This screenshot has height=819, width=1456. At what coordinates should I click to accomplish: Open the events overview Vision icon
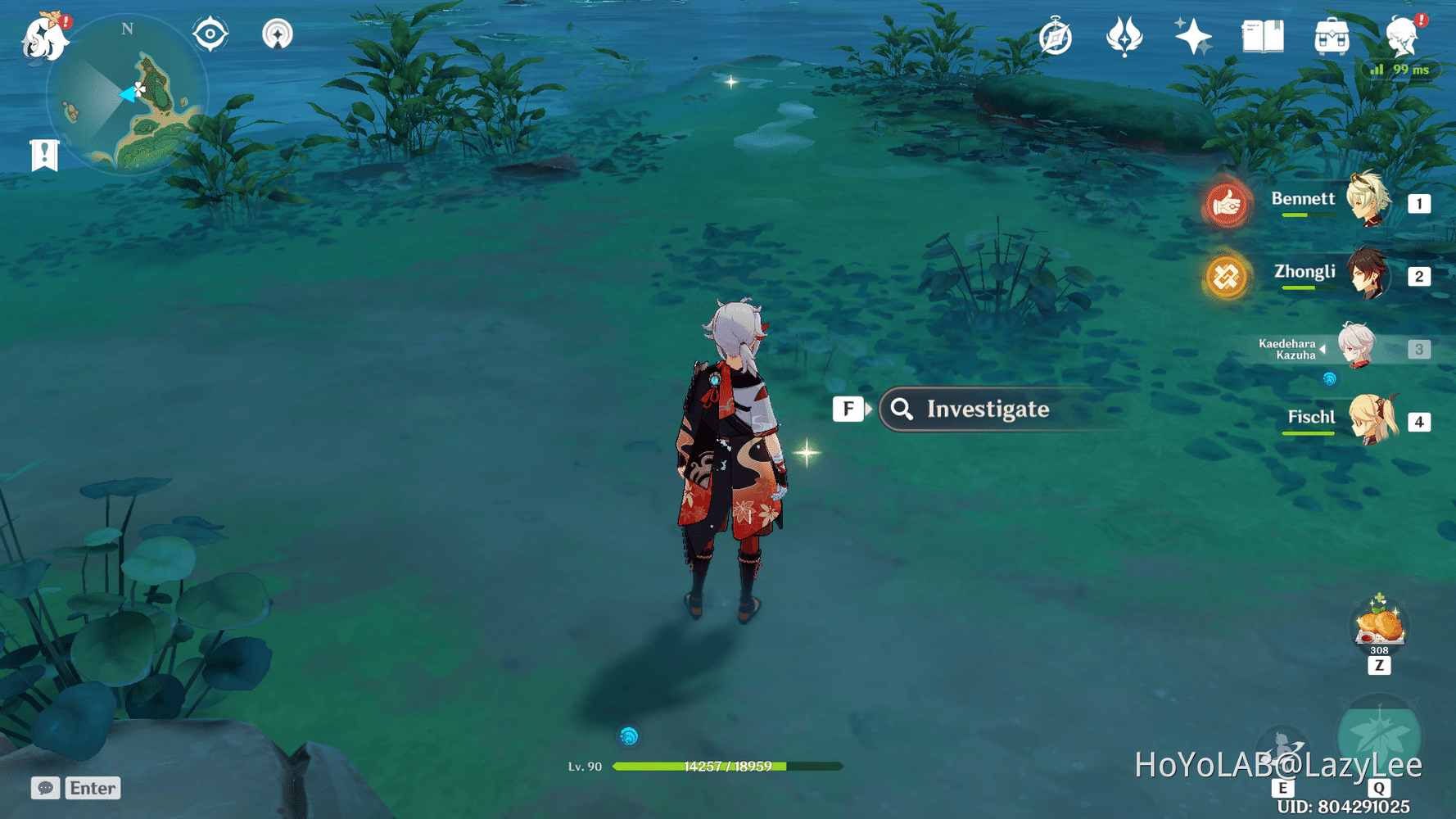coord(1124,36)
